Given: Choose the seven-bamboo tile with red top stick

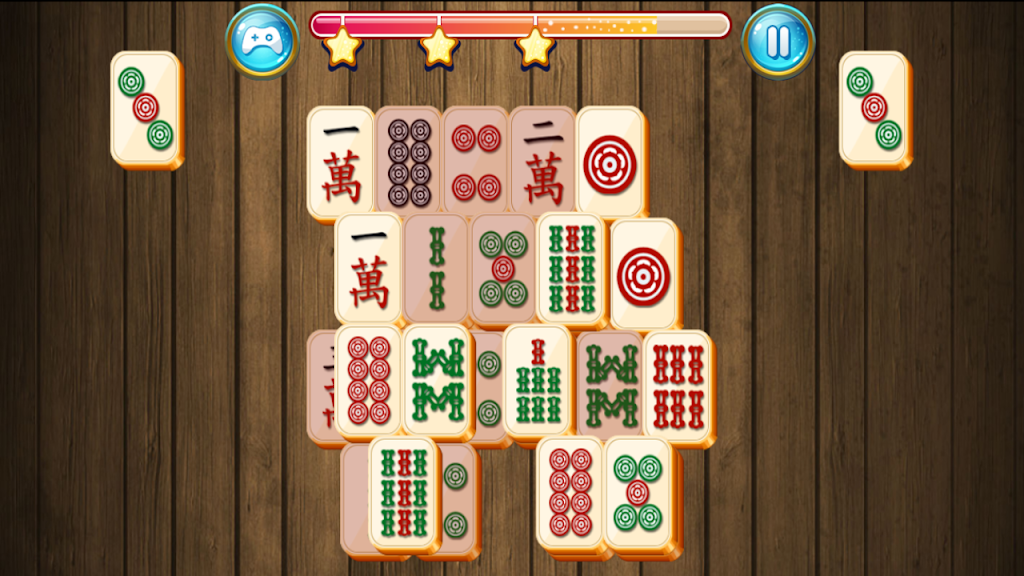Looking at the screenshot, I should tap(536, 380).
